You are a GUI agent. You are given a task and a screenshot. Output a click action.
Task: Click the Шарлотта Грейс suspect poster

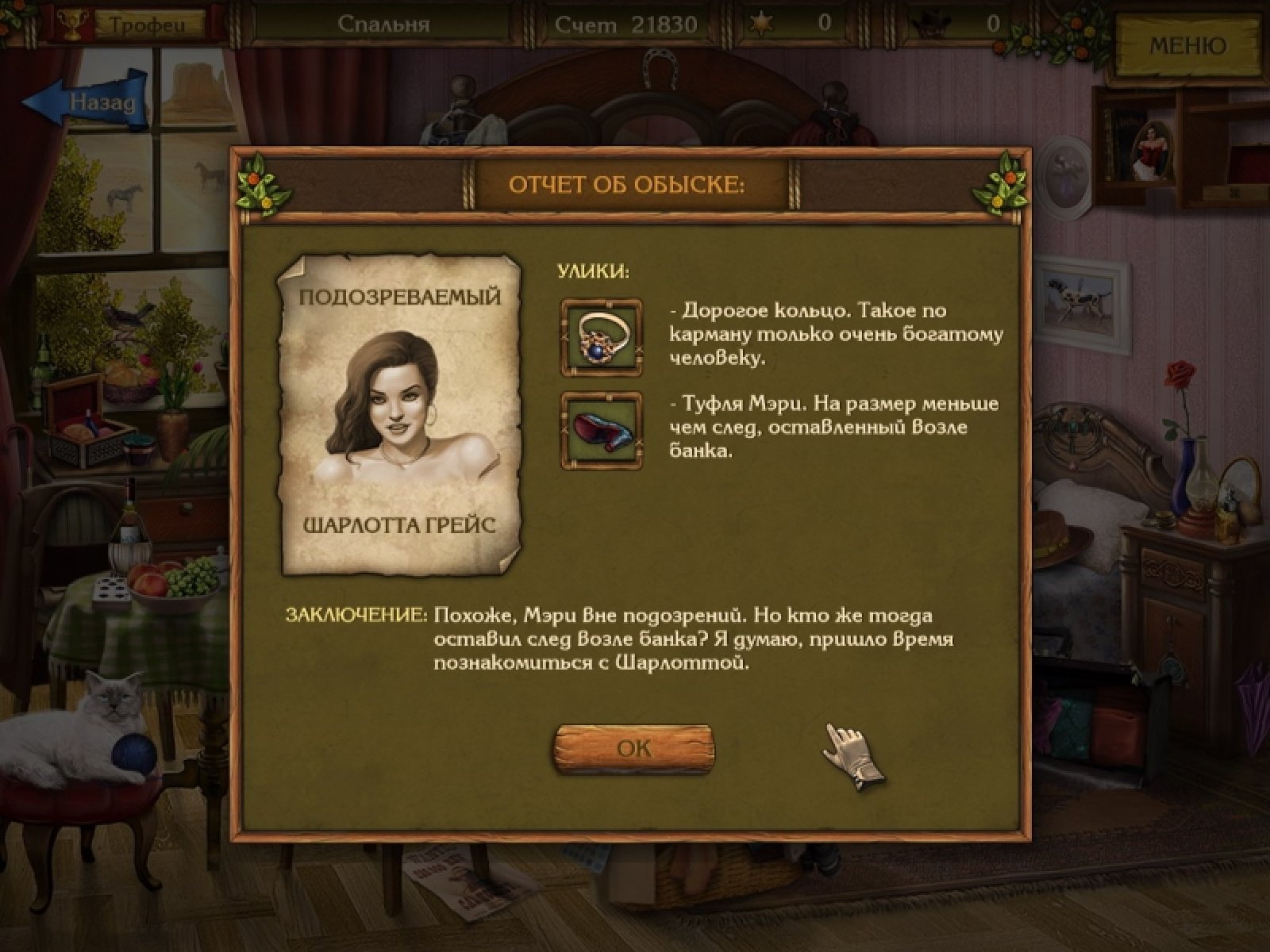coord(401,413)
